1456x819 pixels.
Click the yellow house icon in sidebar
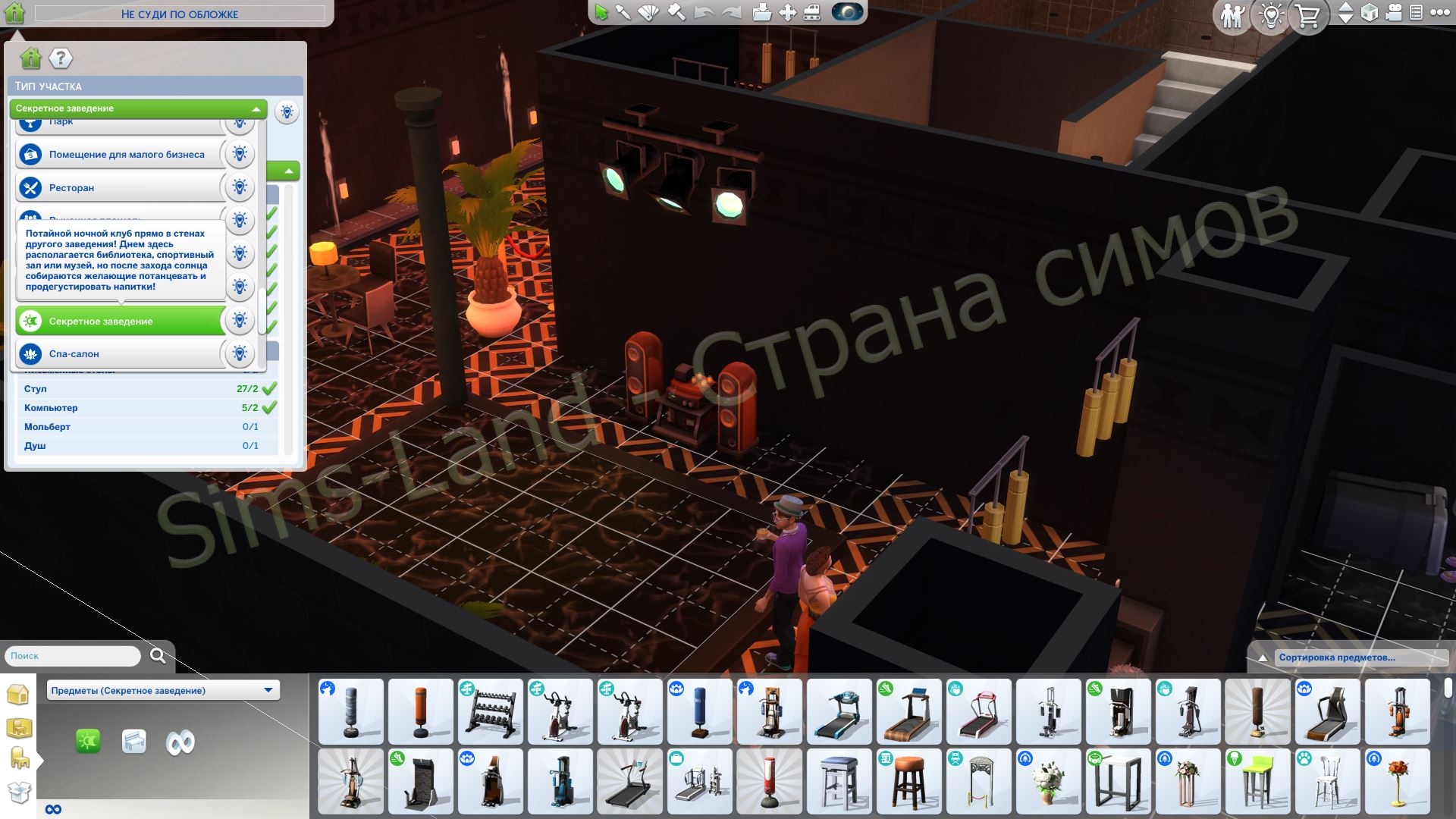(19, 692)
